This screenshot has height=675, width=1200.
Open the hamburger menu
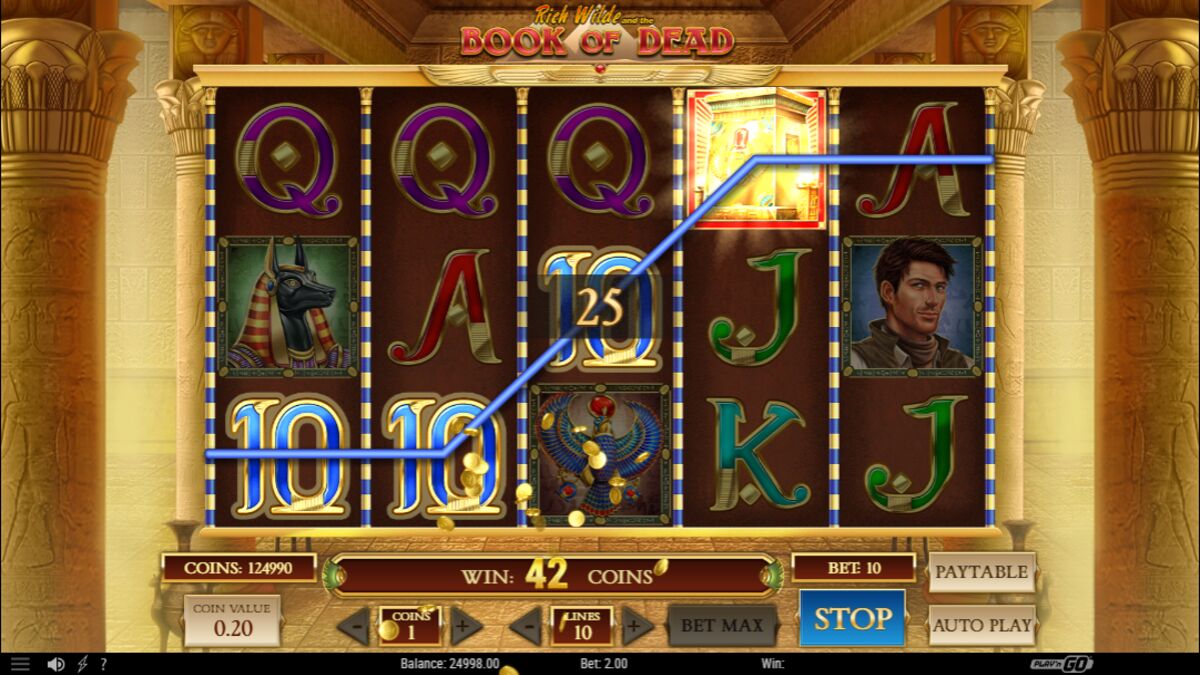coord(20,664)
